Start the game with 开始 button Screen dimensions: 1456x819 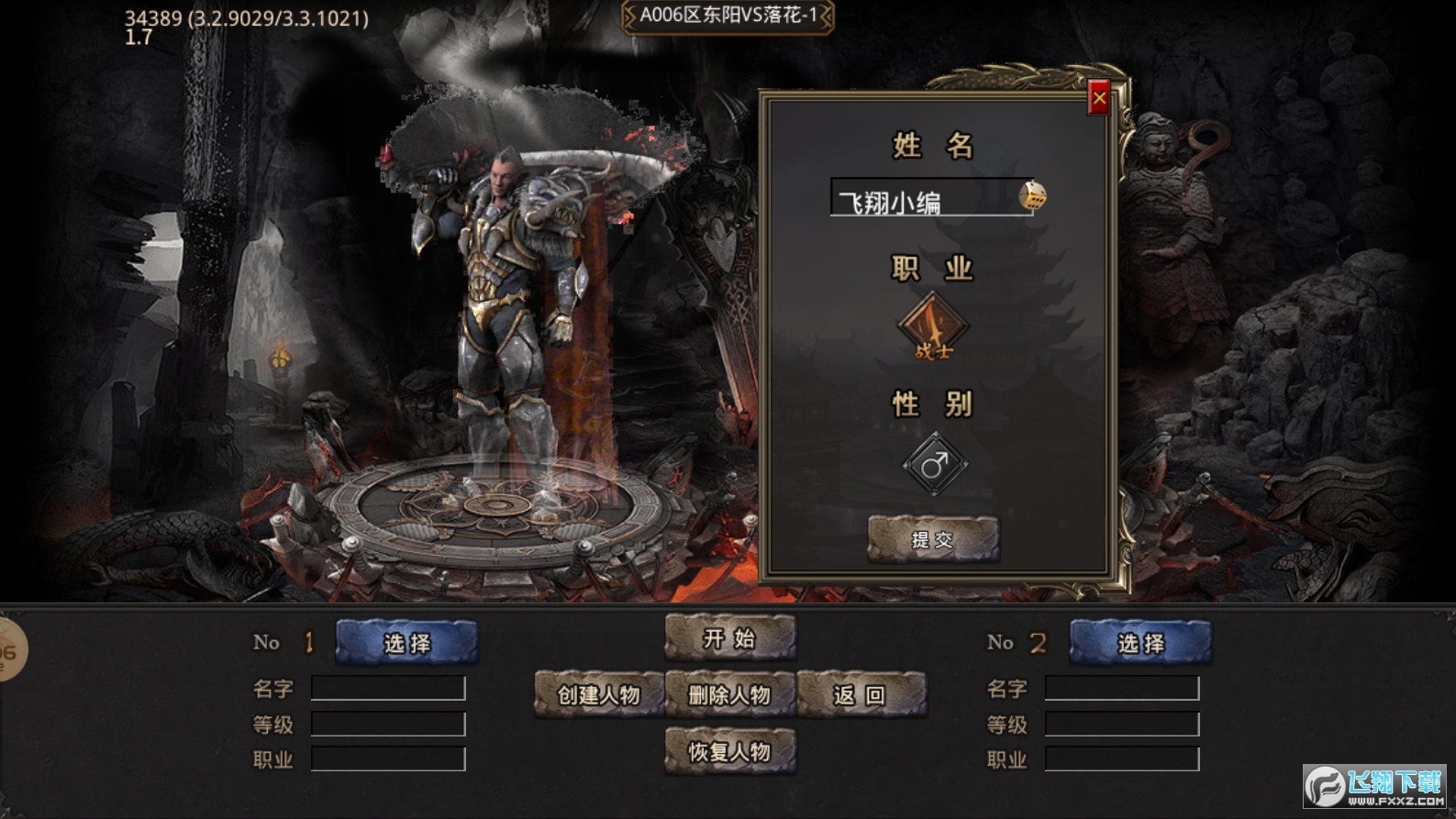(x=729, y=638)
